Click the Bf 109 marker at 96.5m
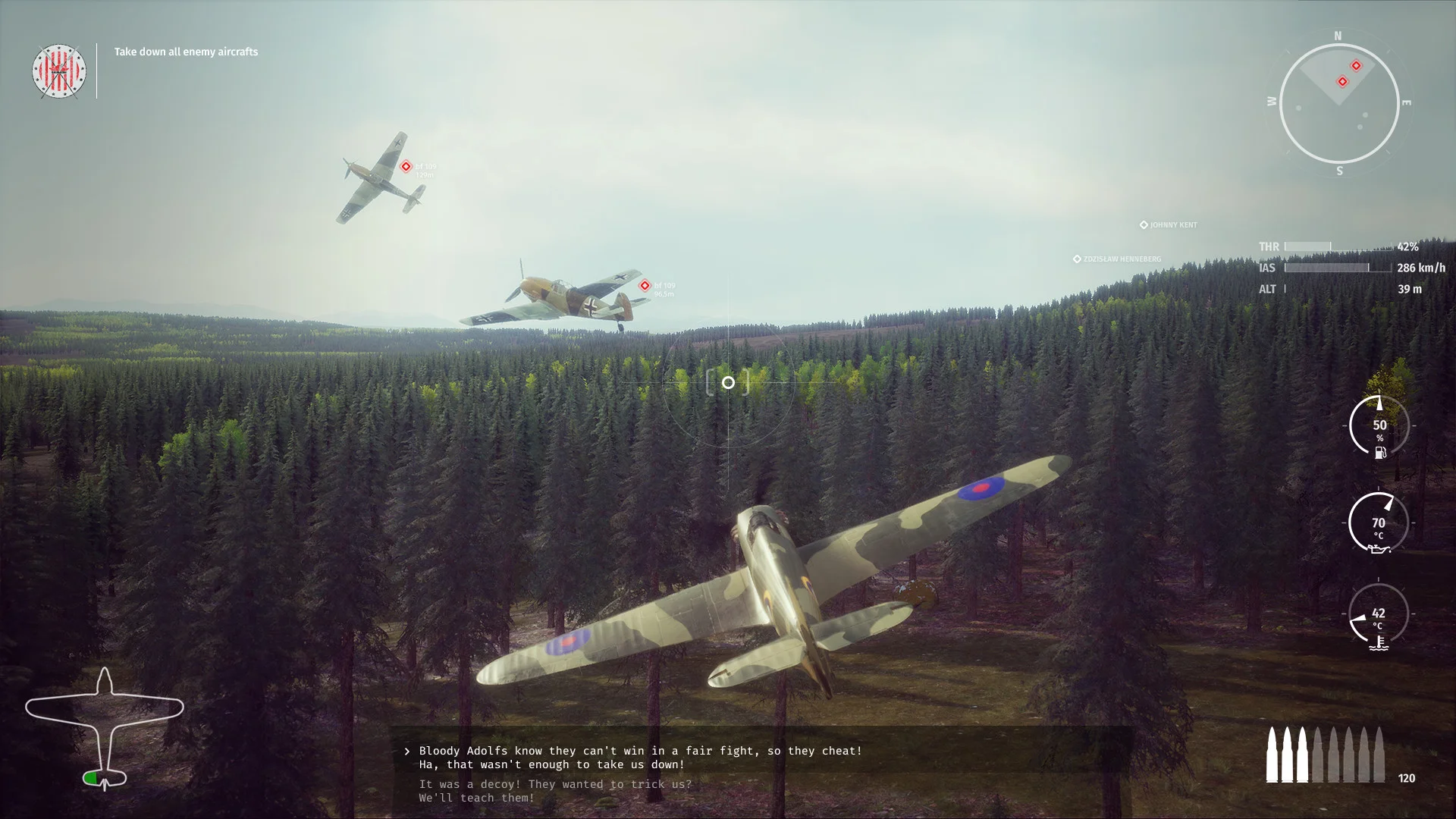This screenshot has width=1456, height=819. (645, 285)
